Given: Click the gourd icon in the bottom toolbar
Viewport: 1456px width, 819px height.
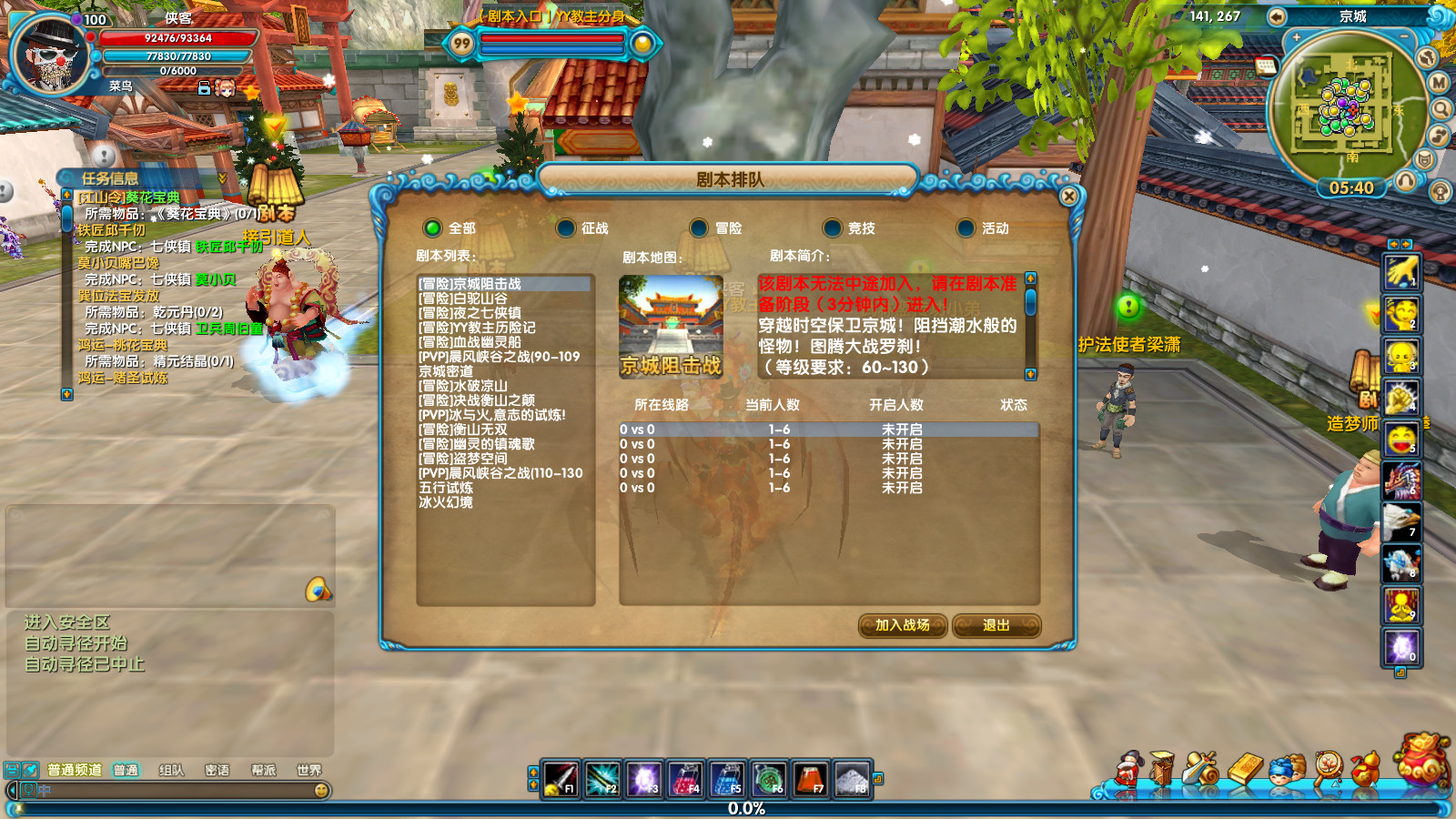Looking at the screenshot, I should pyautogui.click(x=1367, y=768).
